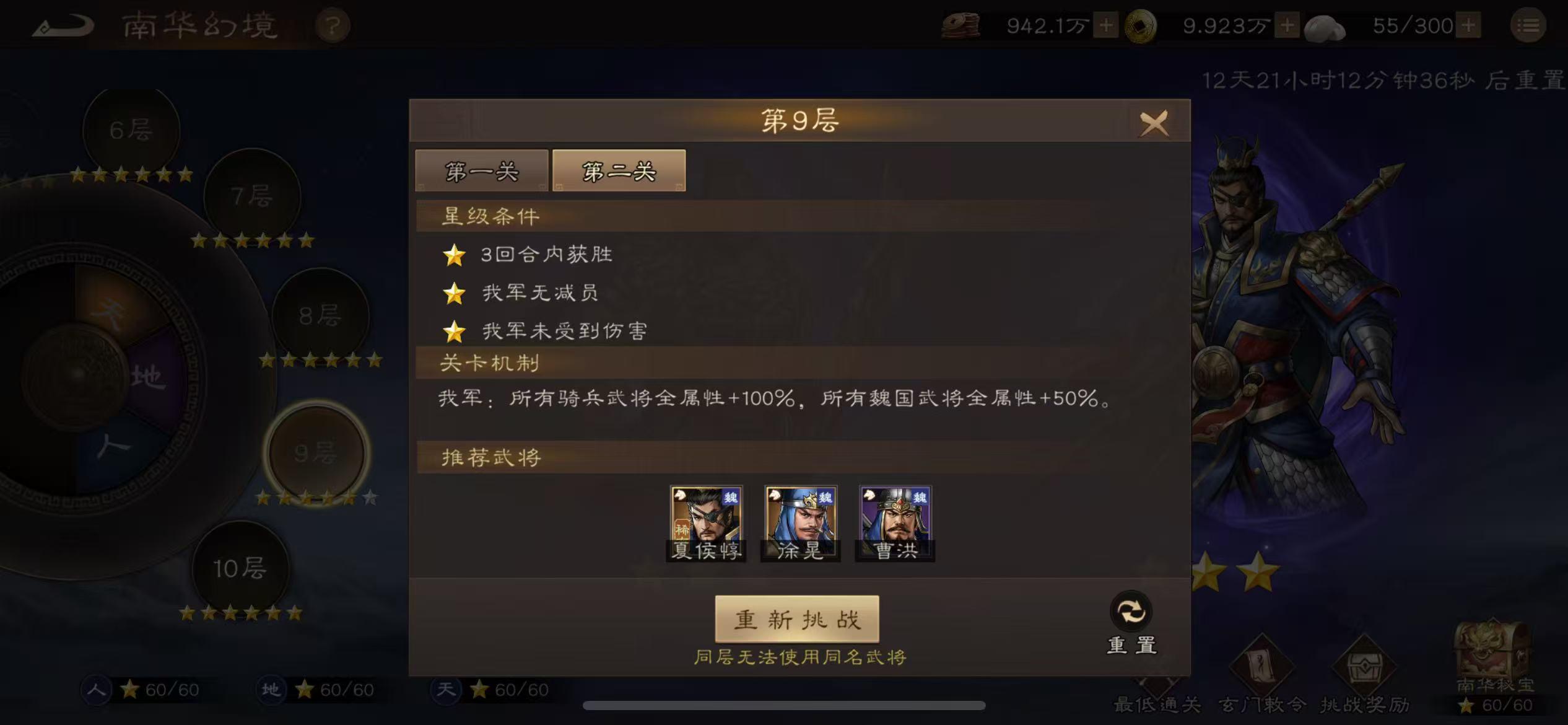Select recommended general 曹洪
The height and width of the screenshot is (725, 1568).
tap(894, 519)
